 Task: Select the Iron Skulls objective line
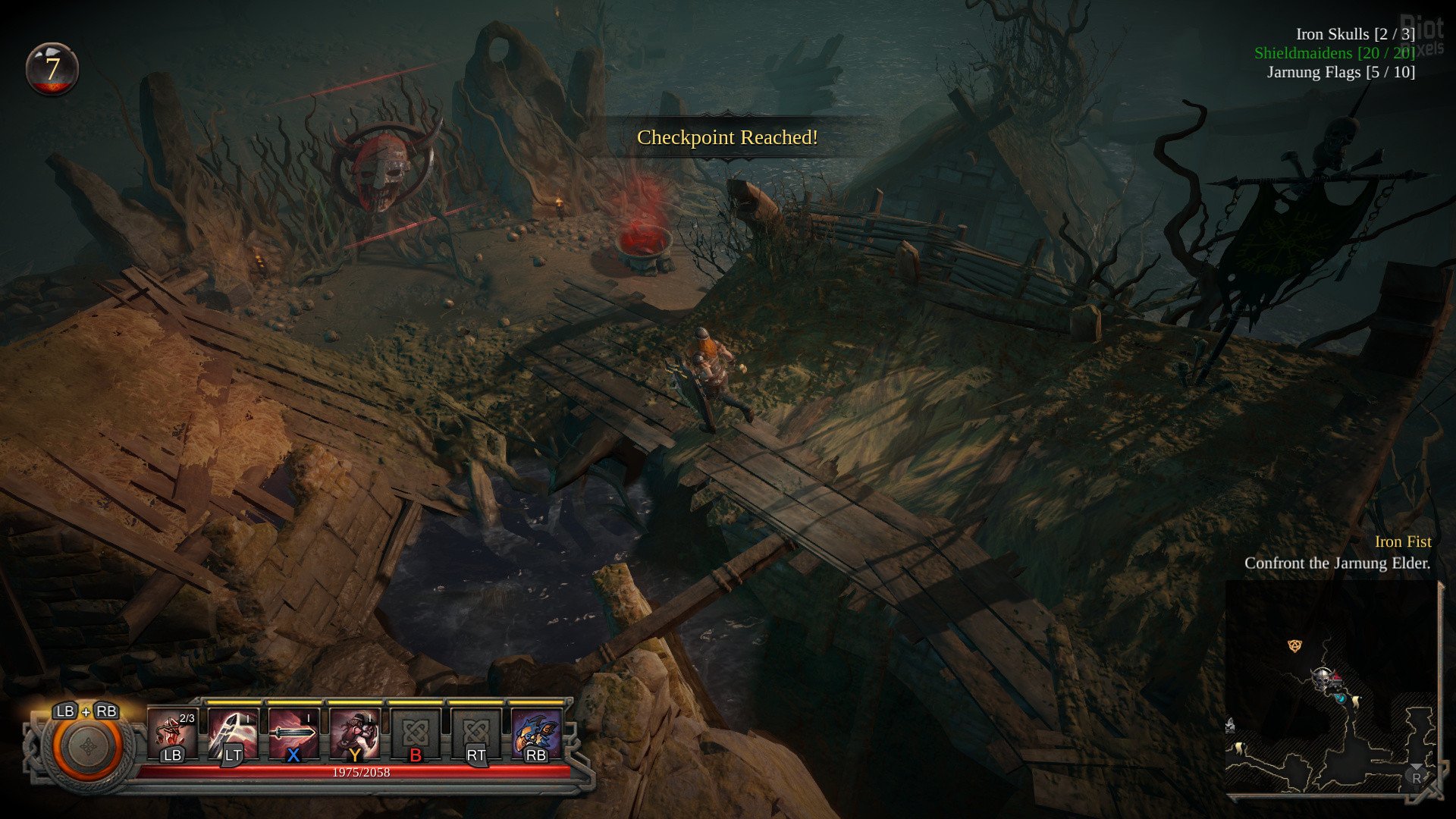[x=1355, y=34]
